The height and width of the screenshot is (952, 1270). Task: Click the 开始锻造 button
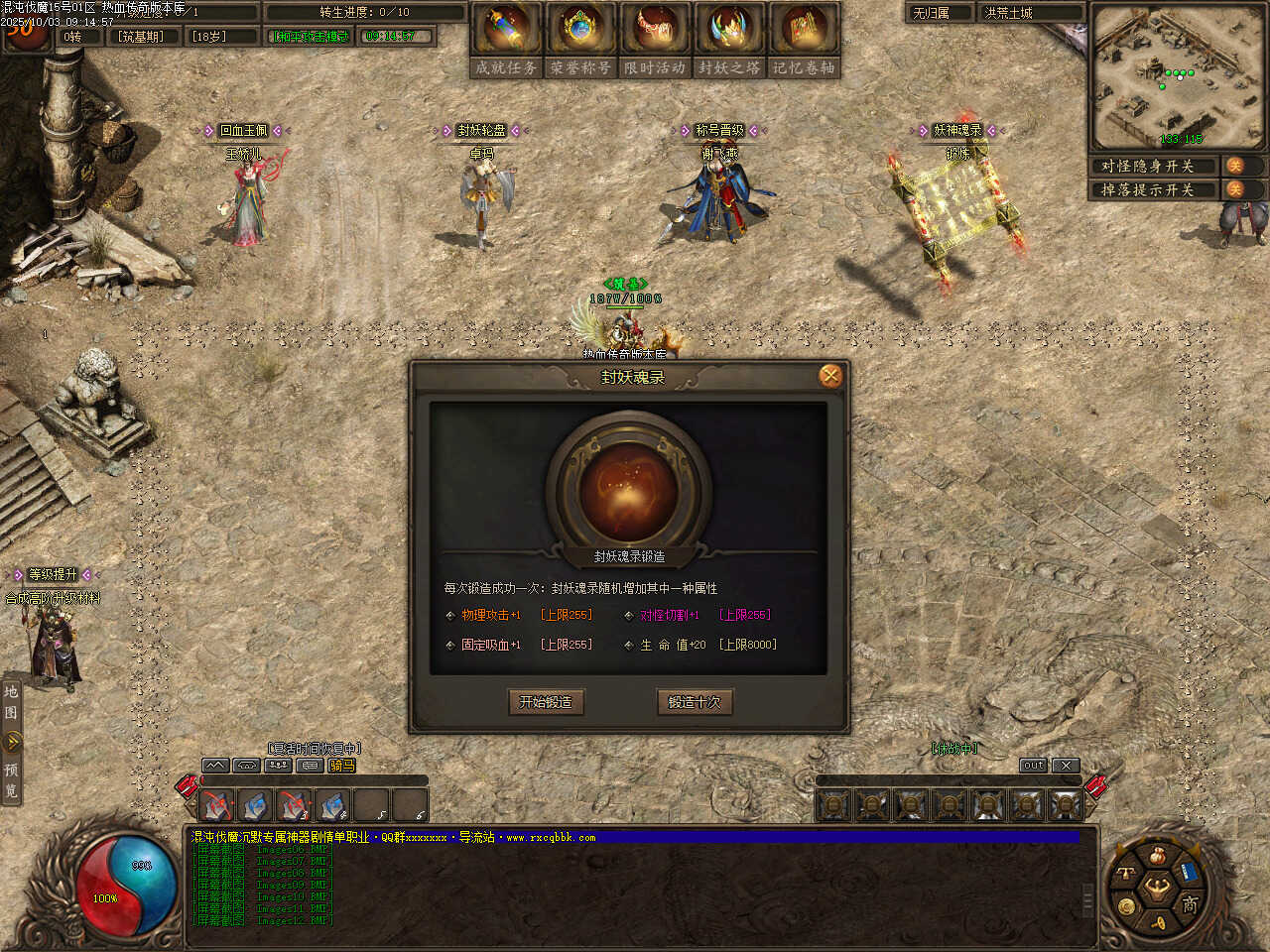coord(546,702)
